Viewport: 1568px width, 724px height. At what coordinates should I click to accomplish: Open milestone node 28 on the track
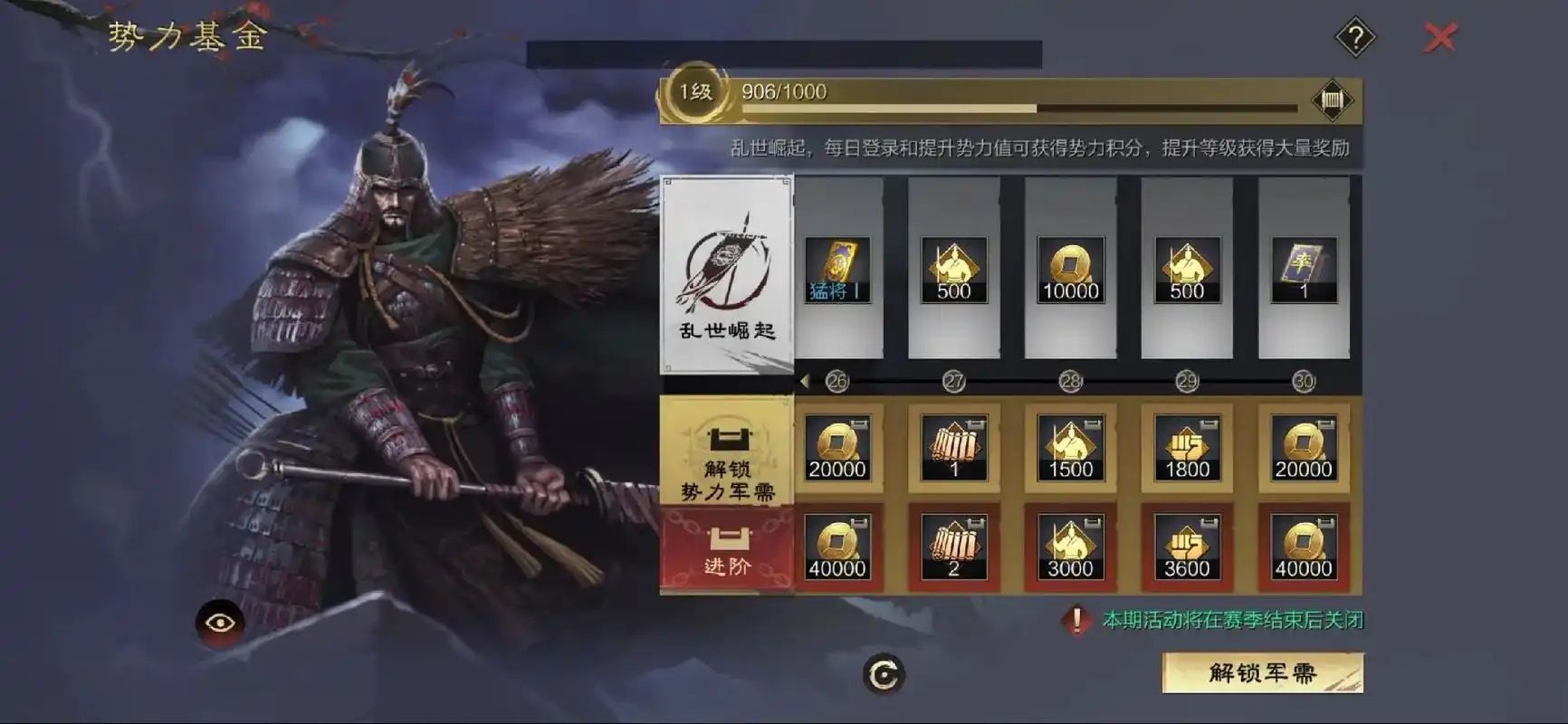pos(1072,381)
